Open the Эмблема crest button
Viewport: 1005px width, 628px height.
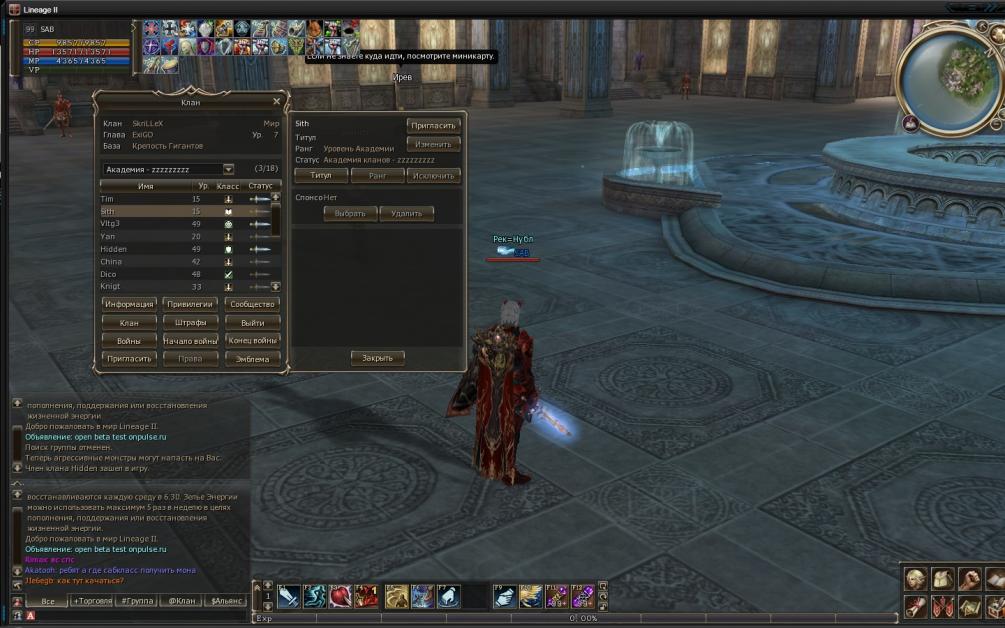pyautogui.click(x=251, y=359)
